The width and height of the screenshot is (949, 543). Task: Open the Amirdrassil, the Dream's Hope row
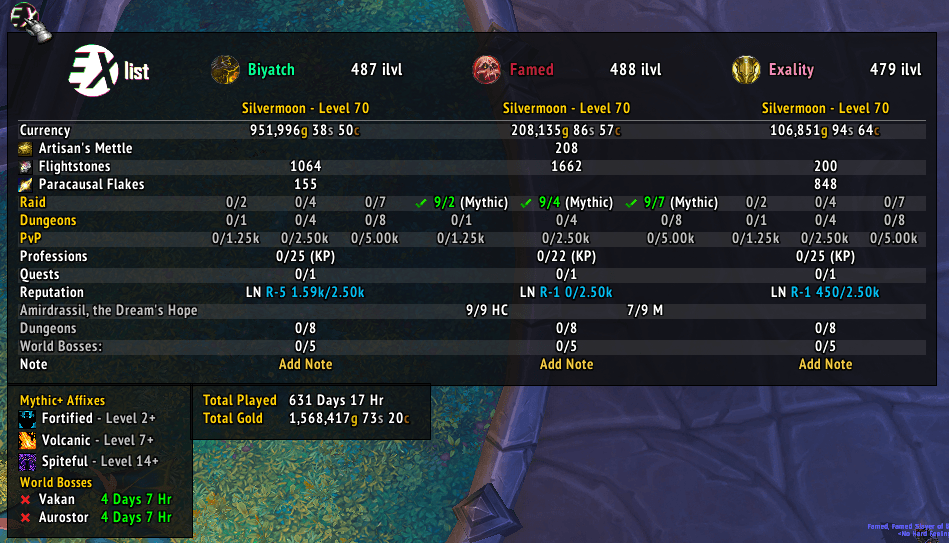[108, 310]
